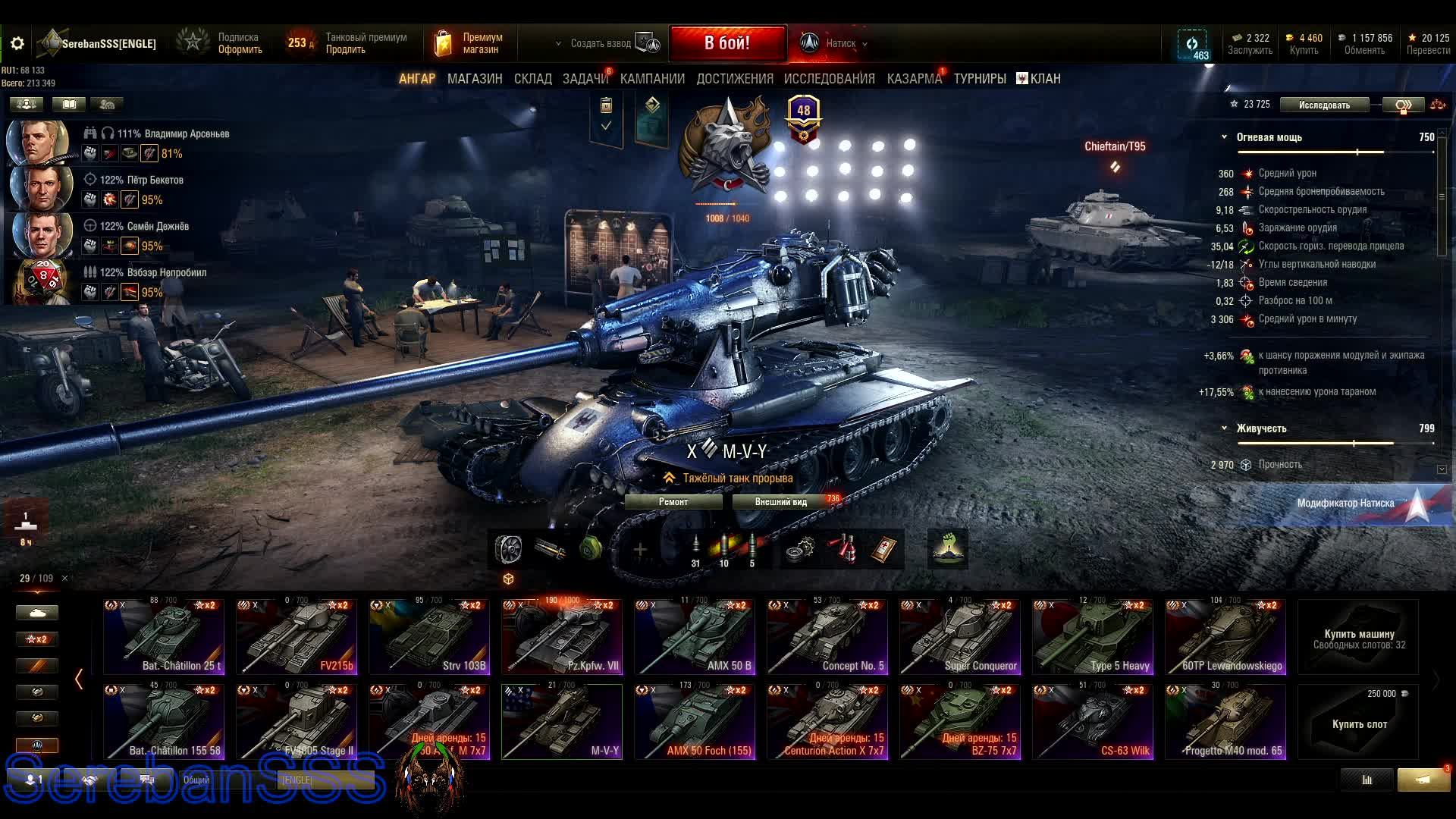Open the settings gear menu

point(17,44)
